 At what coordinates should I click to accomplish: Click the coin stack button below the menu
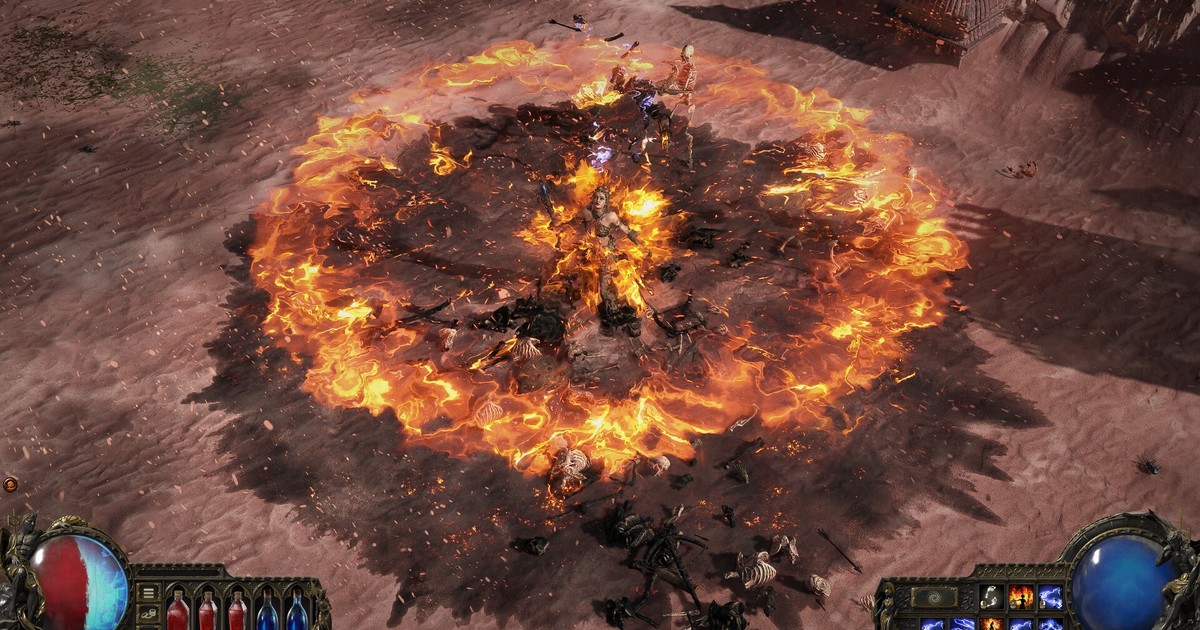pos(148,615)
